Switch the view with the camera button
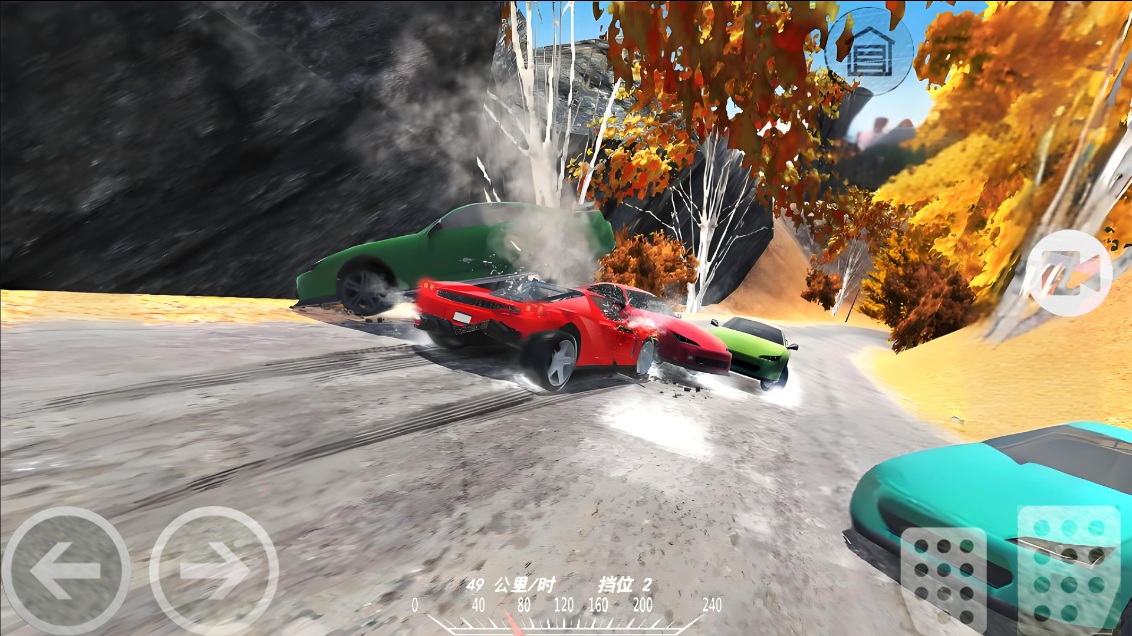 pyautogui.click(x=1069, y=273)
